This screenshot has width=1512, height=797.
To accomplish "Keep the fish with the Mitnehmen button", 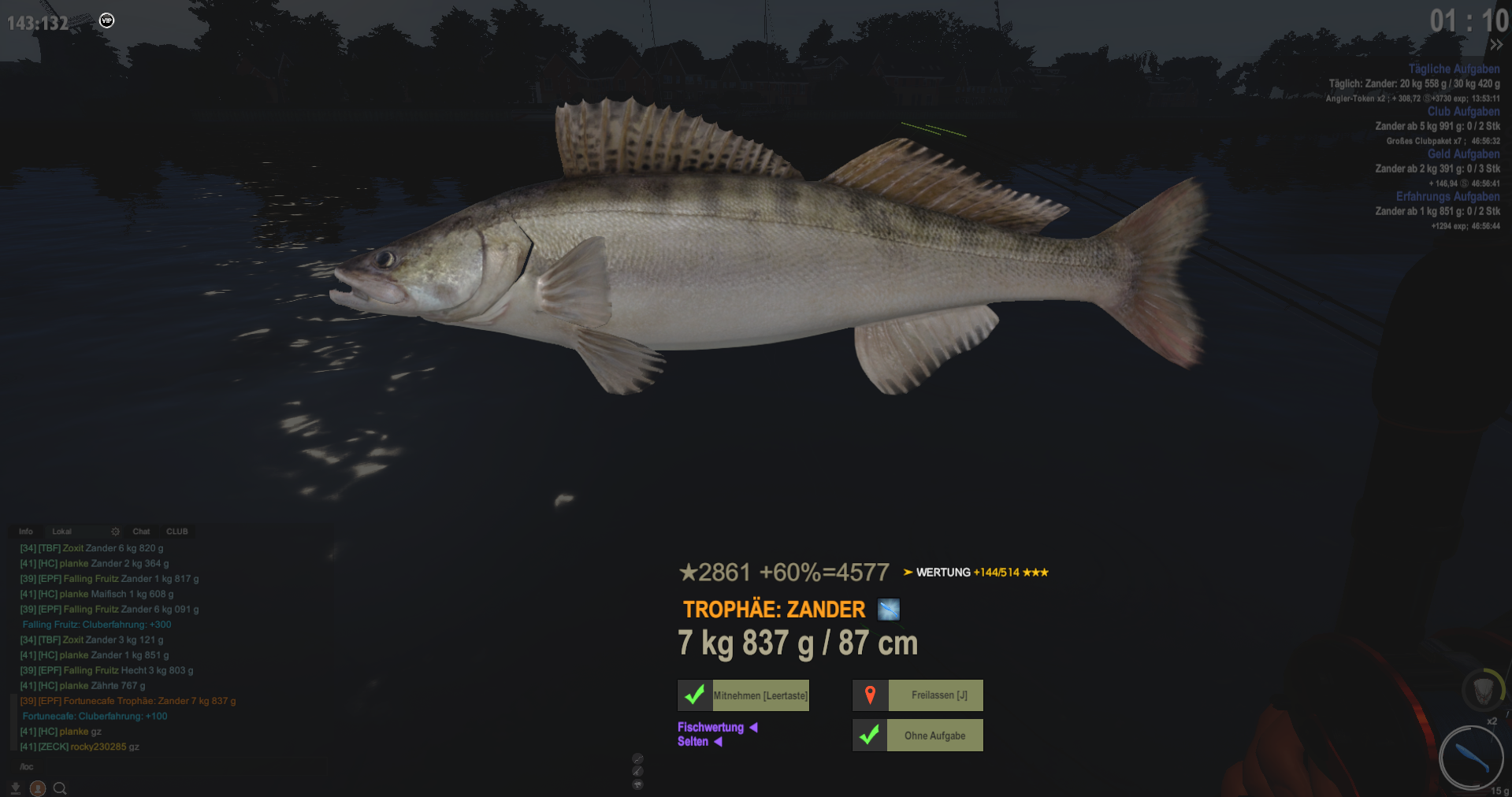I will point(744,695).
